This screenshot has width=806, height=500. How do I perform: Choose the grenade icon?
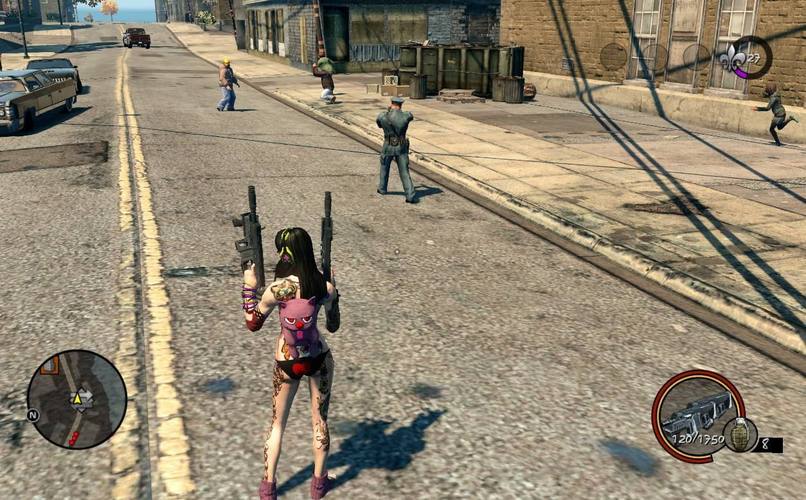(x=741, y=433)
